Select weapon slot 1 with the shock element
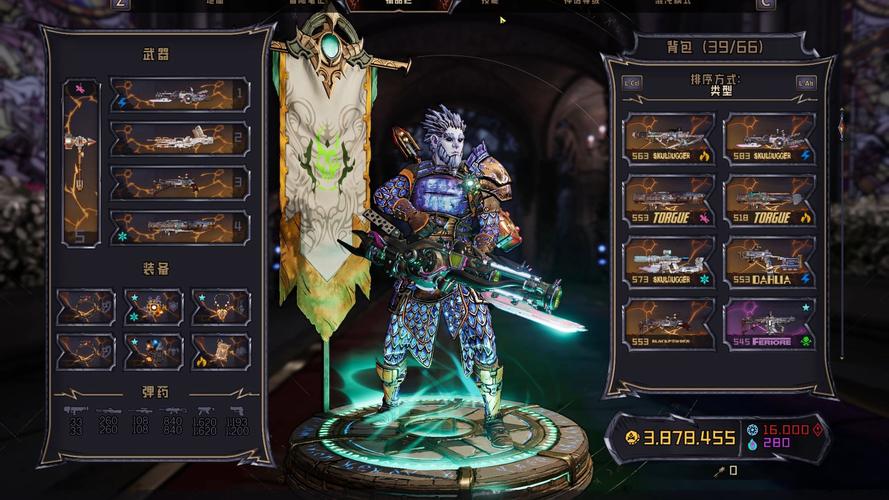The height and width of the screenshot is (500, 889). click(179, 95)
